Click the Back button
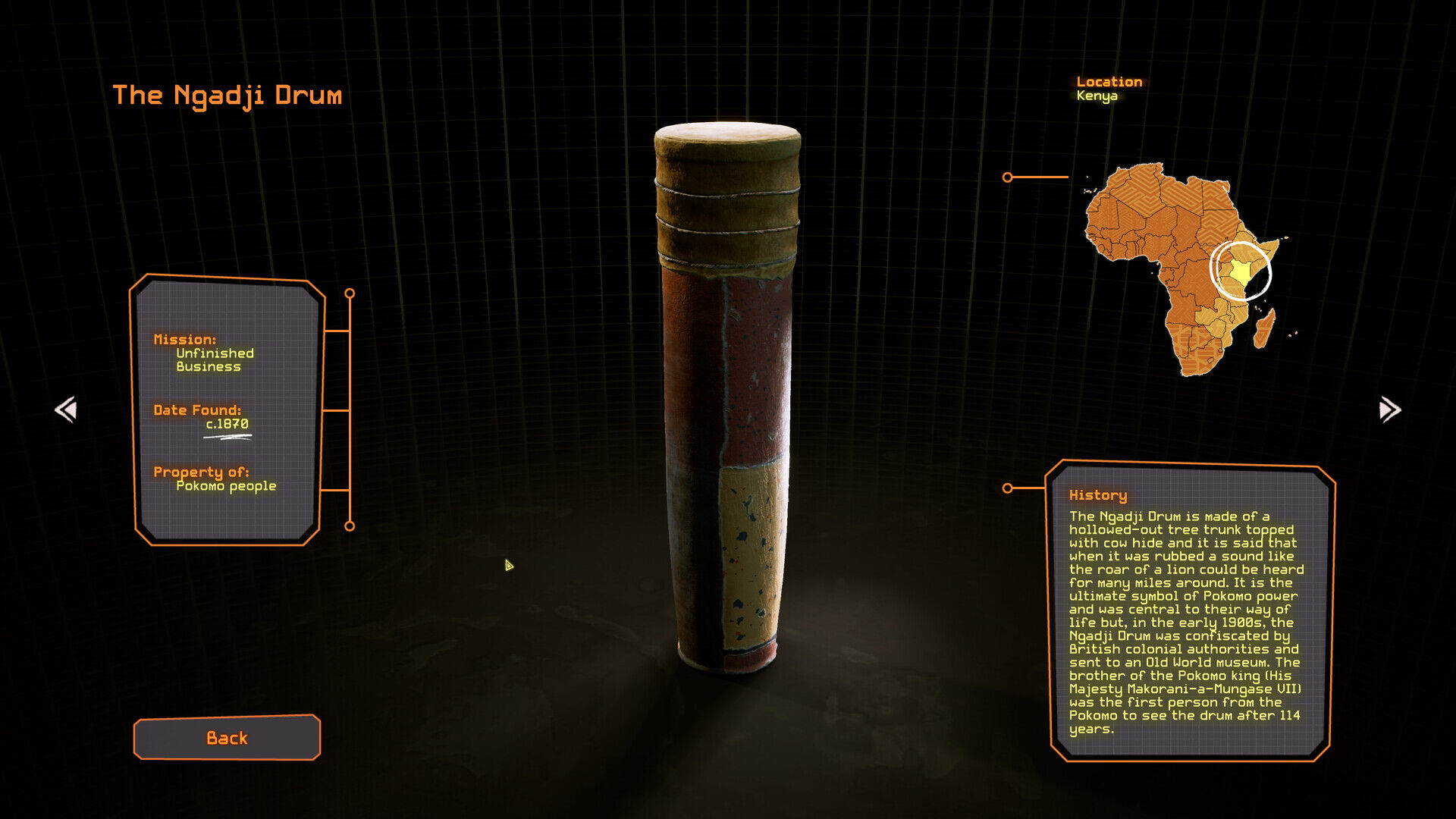The width and height of the screenshot is (1456, 819). pos(227,737)
